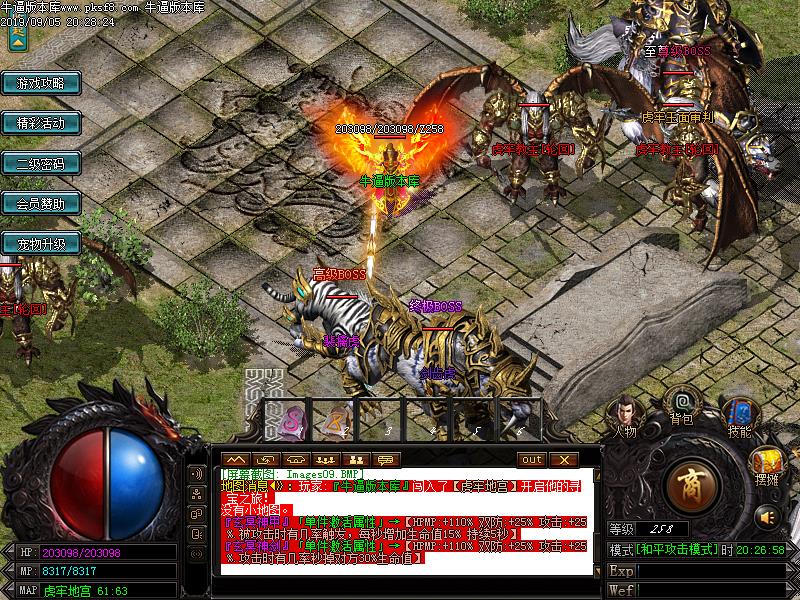Viewport: 800px width, 600px height.
Task: Switch the 和平攻击模式 attack mode
Action: [x=677, y=550]
